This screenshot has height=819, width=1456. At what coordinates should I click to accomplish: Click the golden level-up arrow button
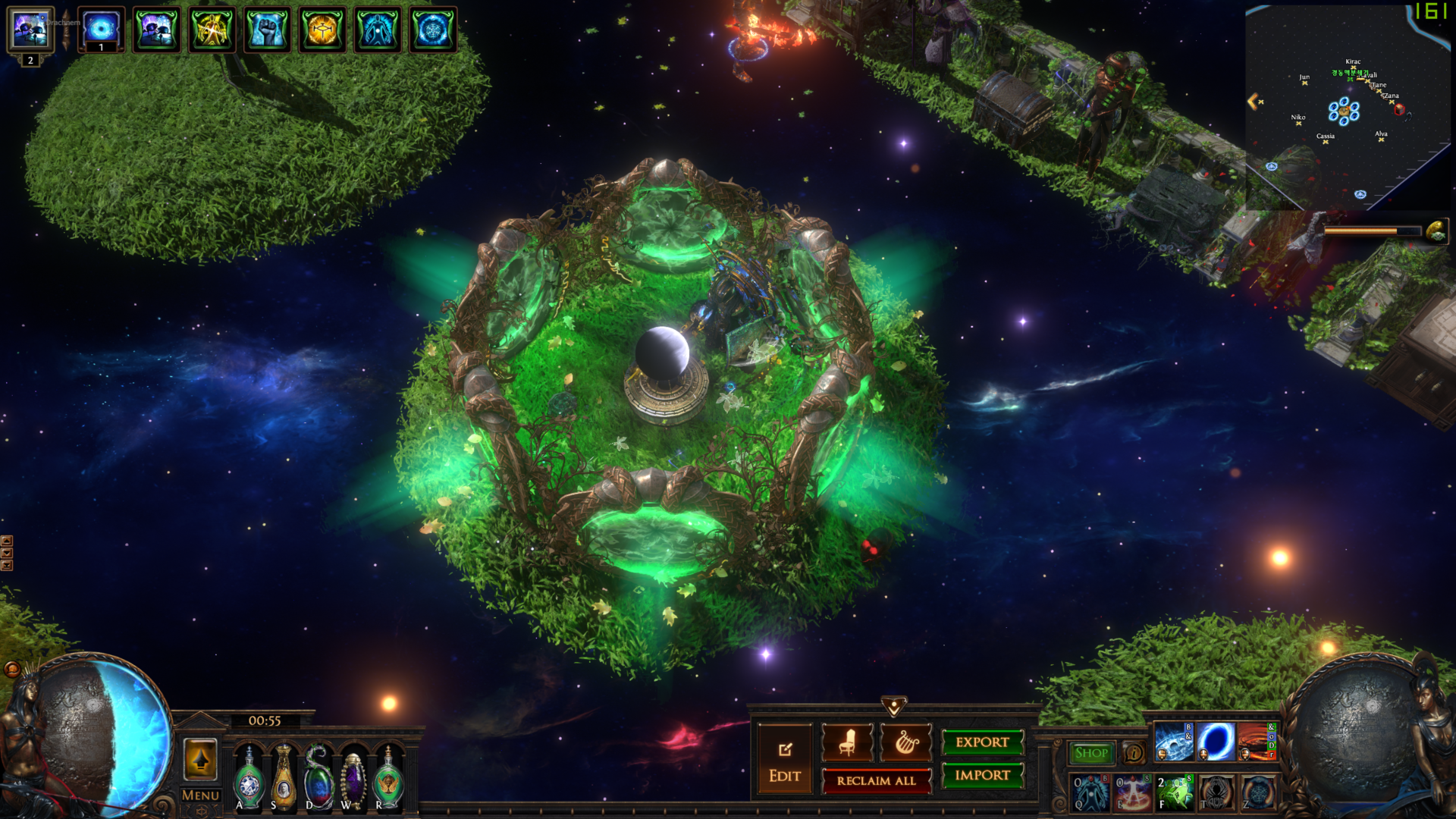[x=200, y=759]
